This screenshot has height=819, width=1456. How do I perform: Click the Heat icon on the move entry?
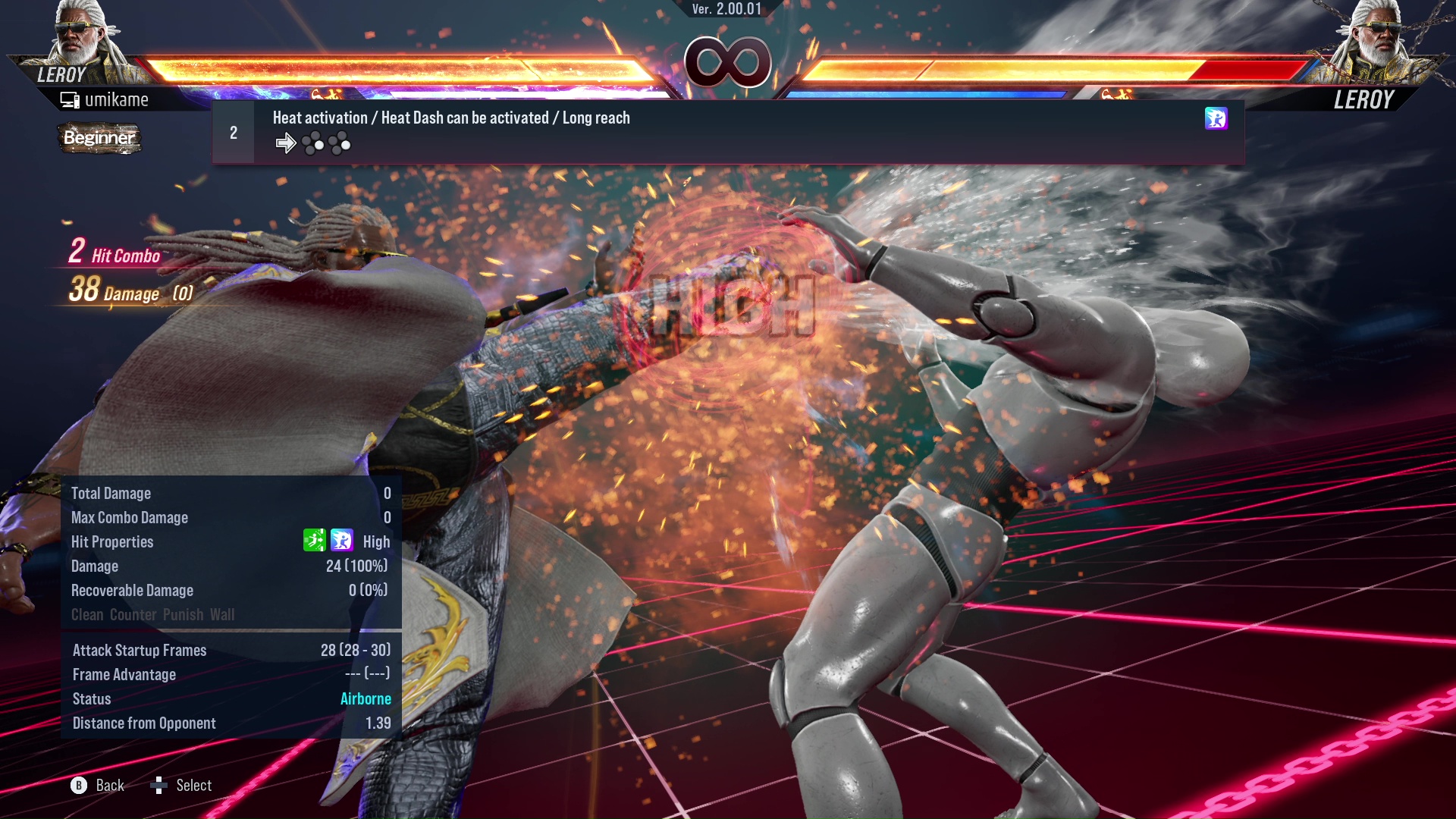pyautogui.click(x=1216, y=118)
